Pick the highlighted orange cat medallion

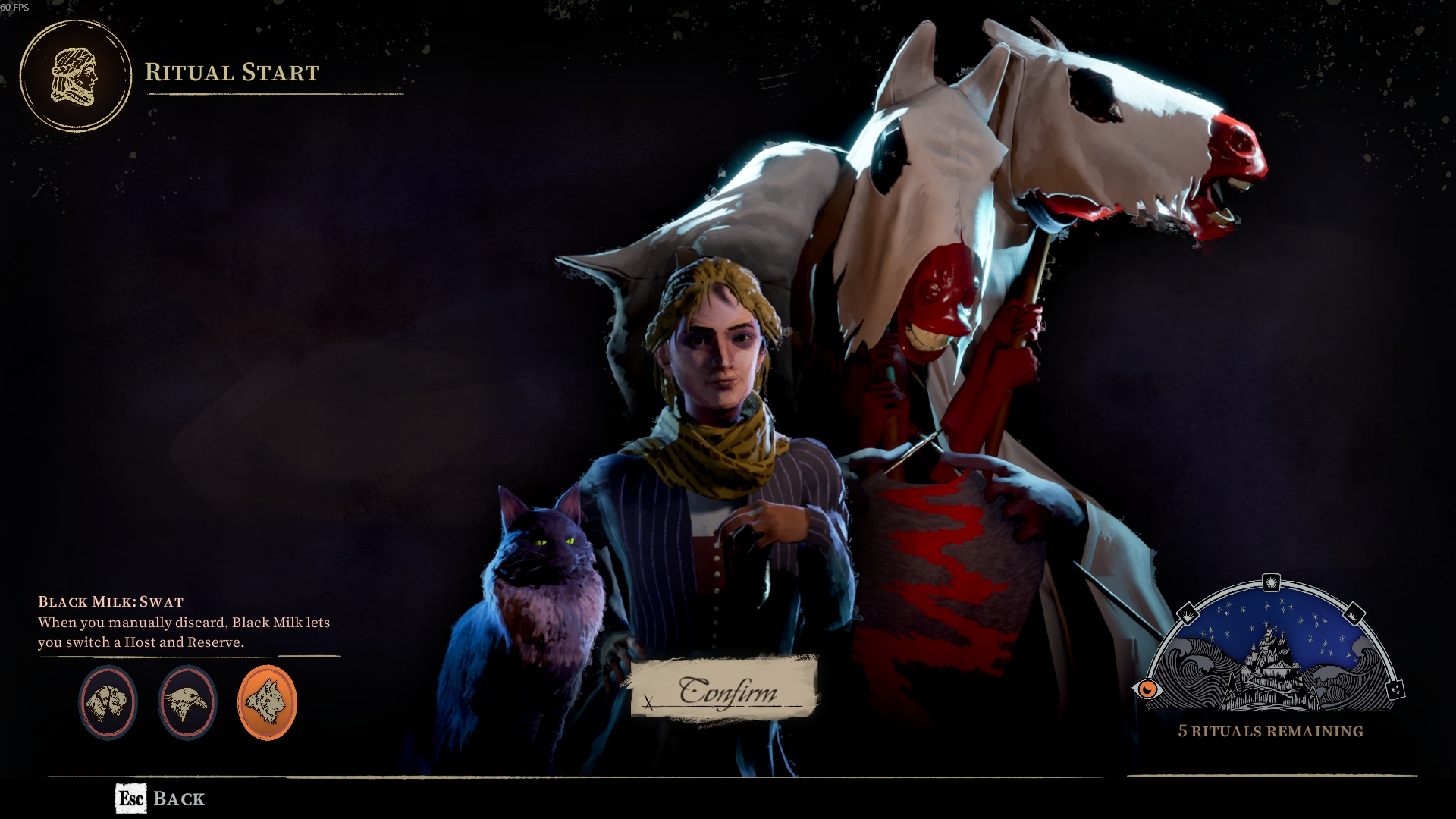pos(267,702)
